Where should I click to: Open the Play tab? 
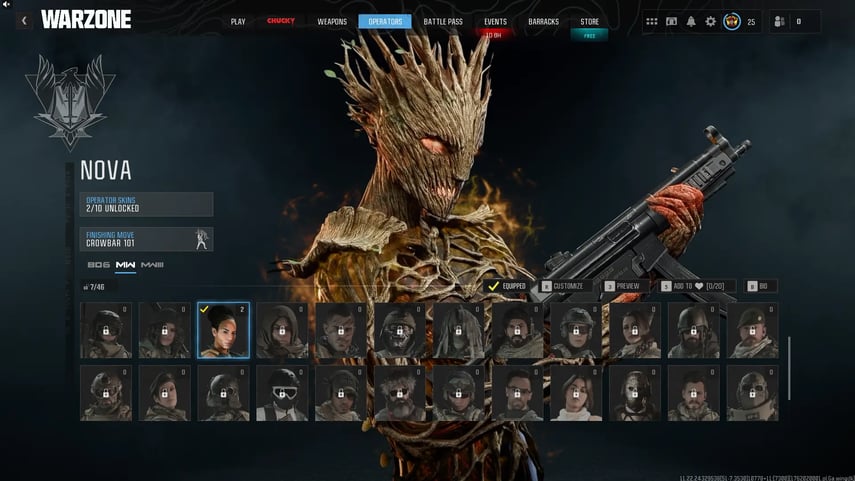(x=238, y=21)
